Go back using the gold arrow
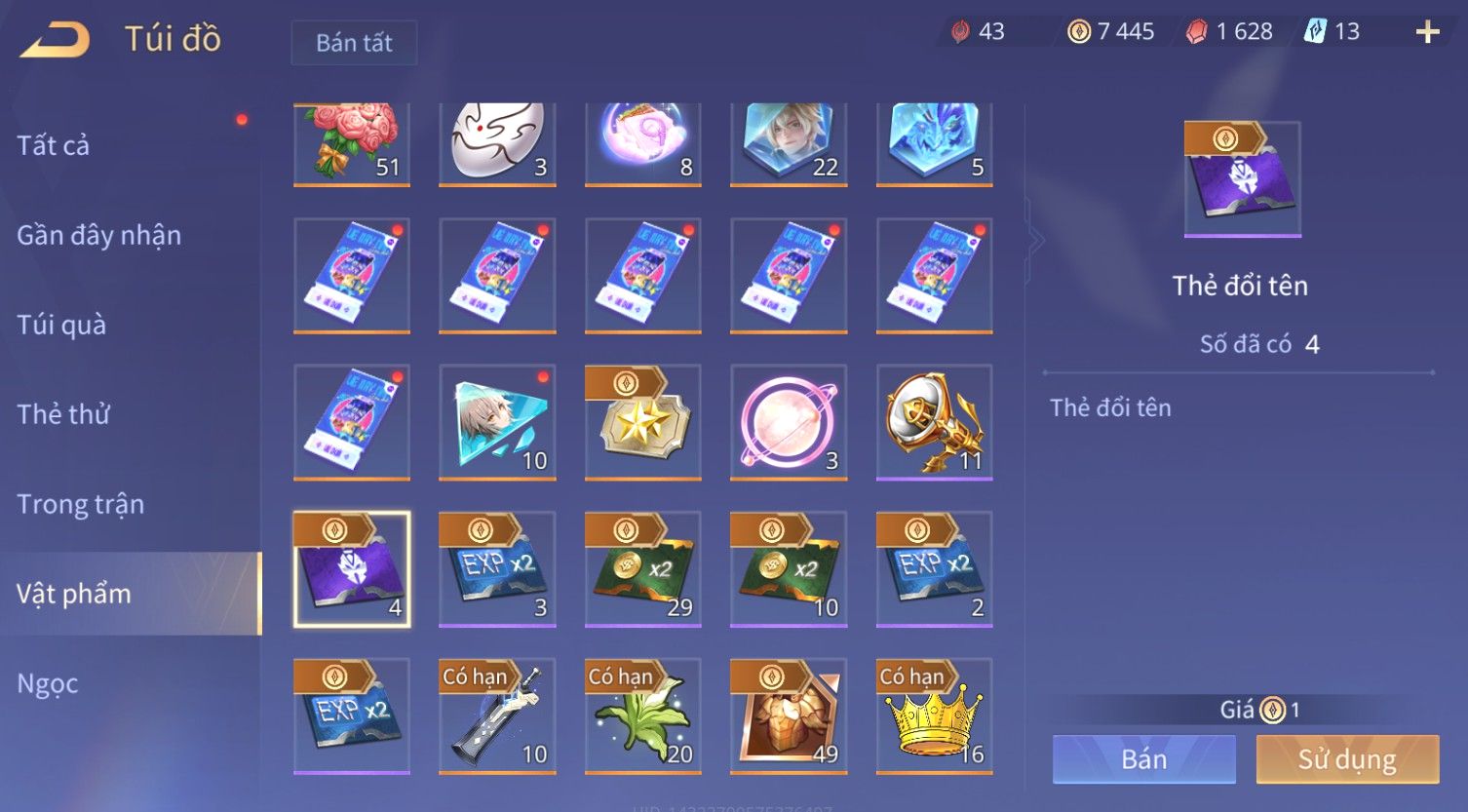 [56, 41]
